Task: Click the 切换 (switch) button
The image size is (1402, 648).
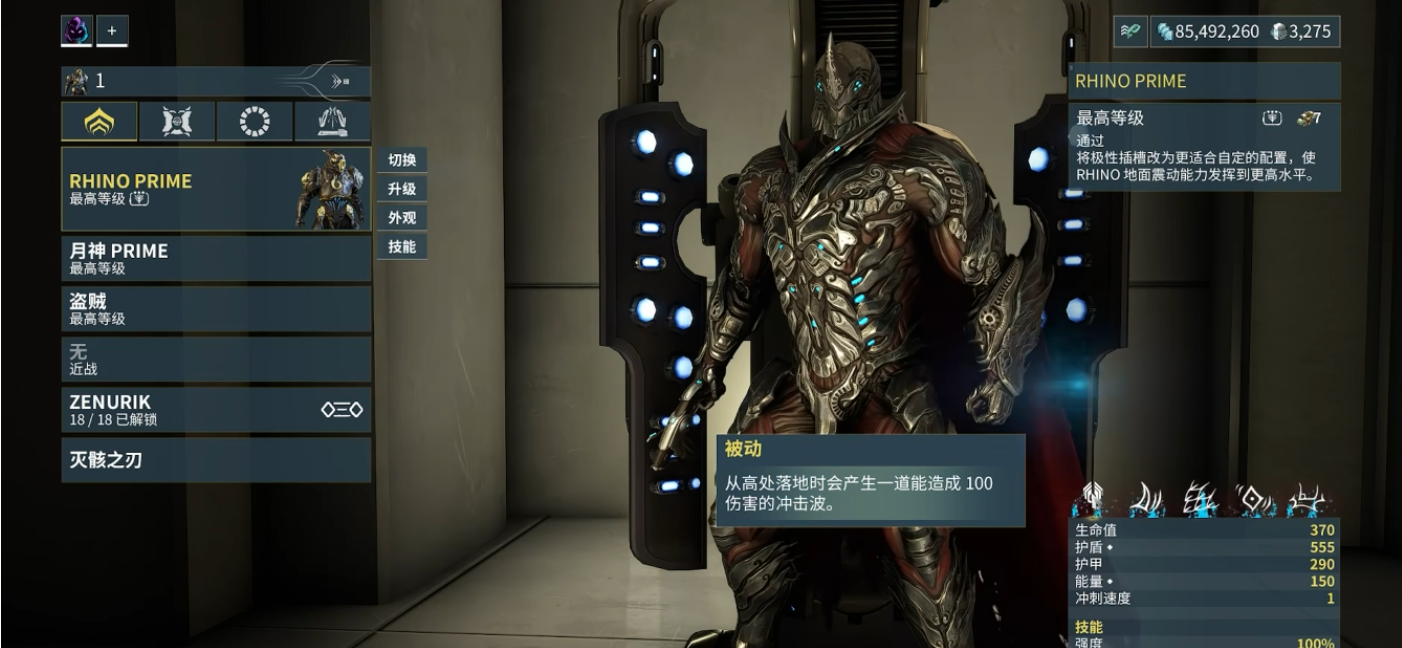Action: point(402,160)
